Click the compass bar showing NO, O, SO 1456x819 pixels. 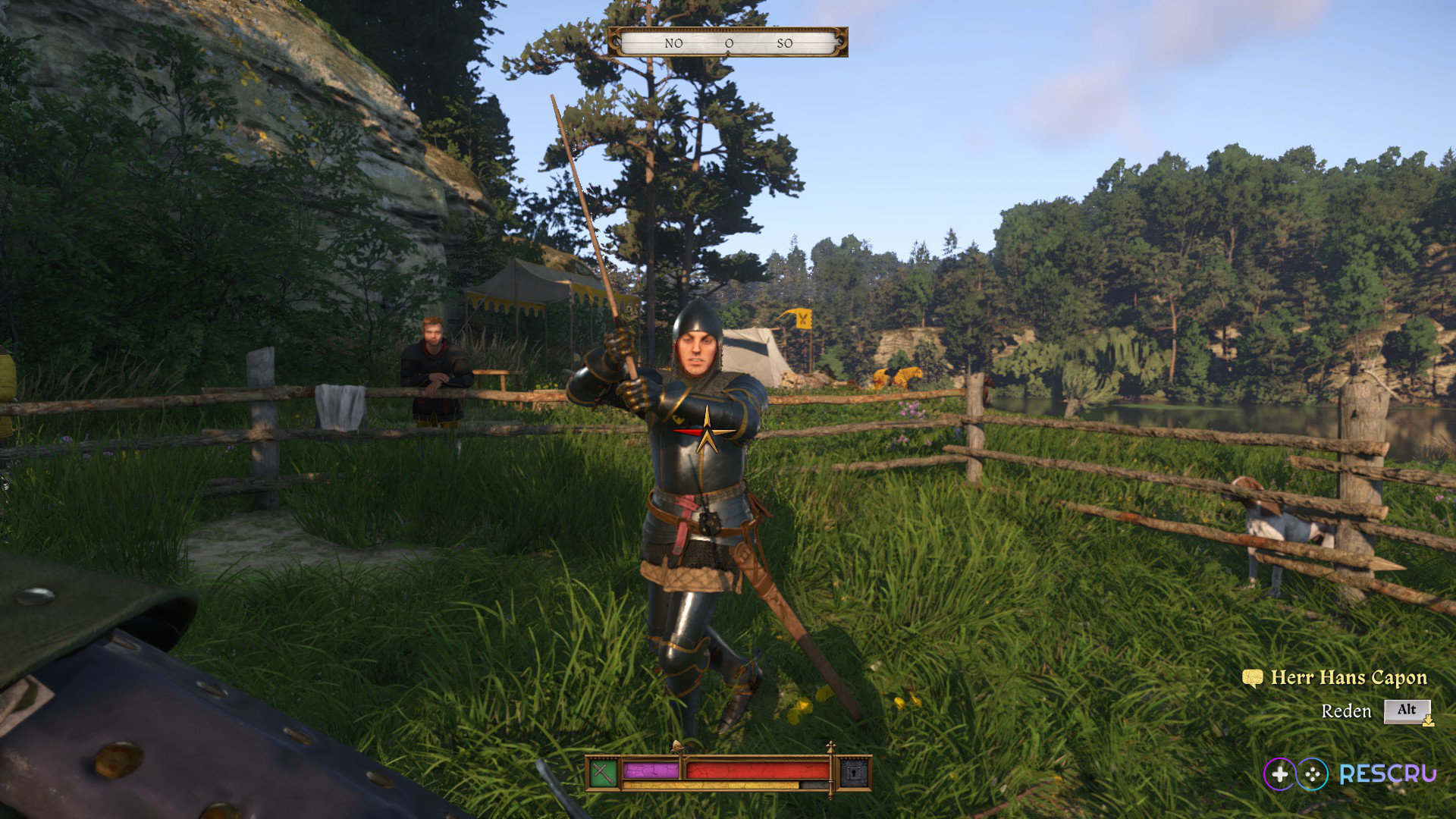pyautogui.click(x=728, y=42)
